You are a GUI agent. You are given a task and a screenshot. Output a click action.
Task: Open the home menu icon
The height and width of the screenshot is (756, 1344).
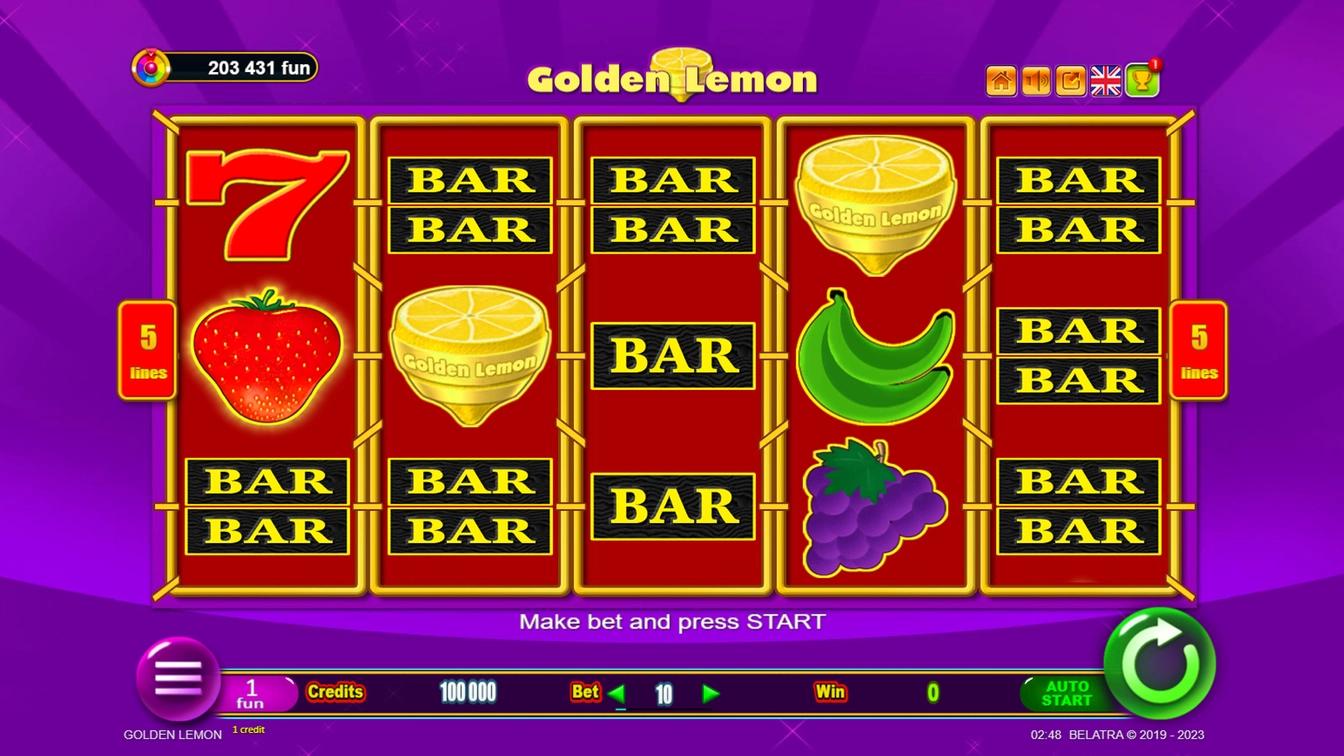pyautogui.click(x=1001, y=79)
